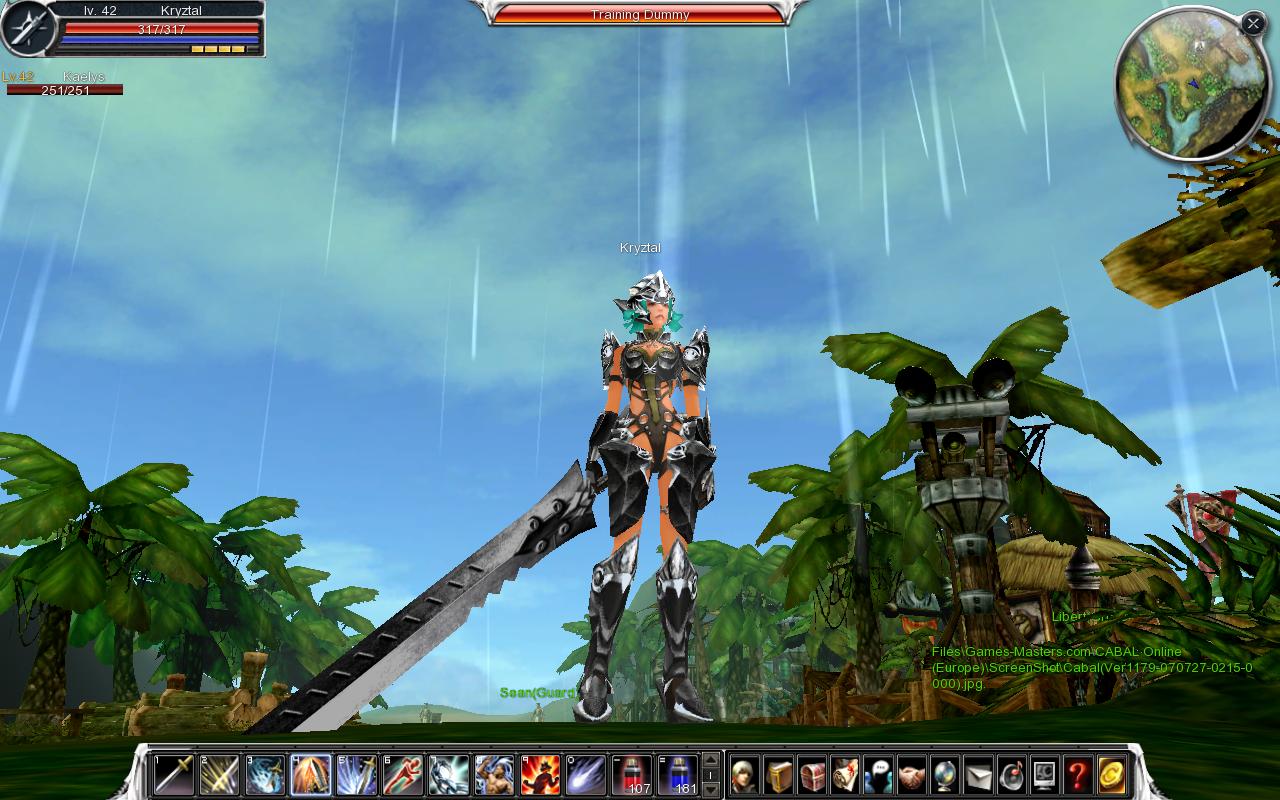The image size is (1280, 800).
Task: Open the world globe map
Action: 944,775
